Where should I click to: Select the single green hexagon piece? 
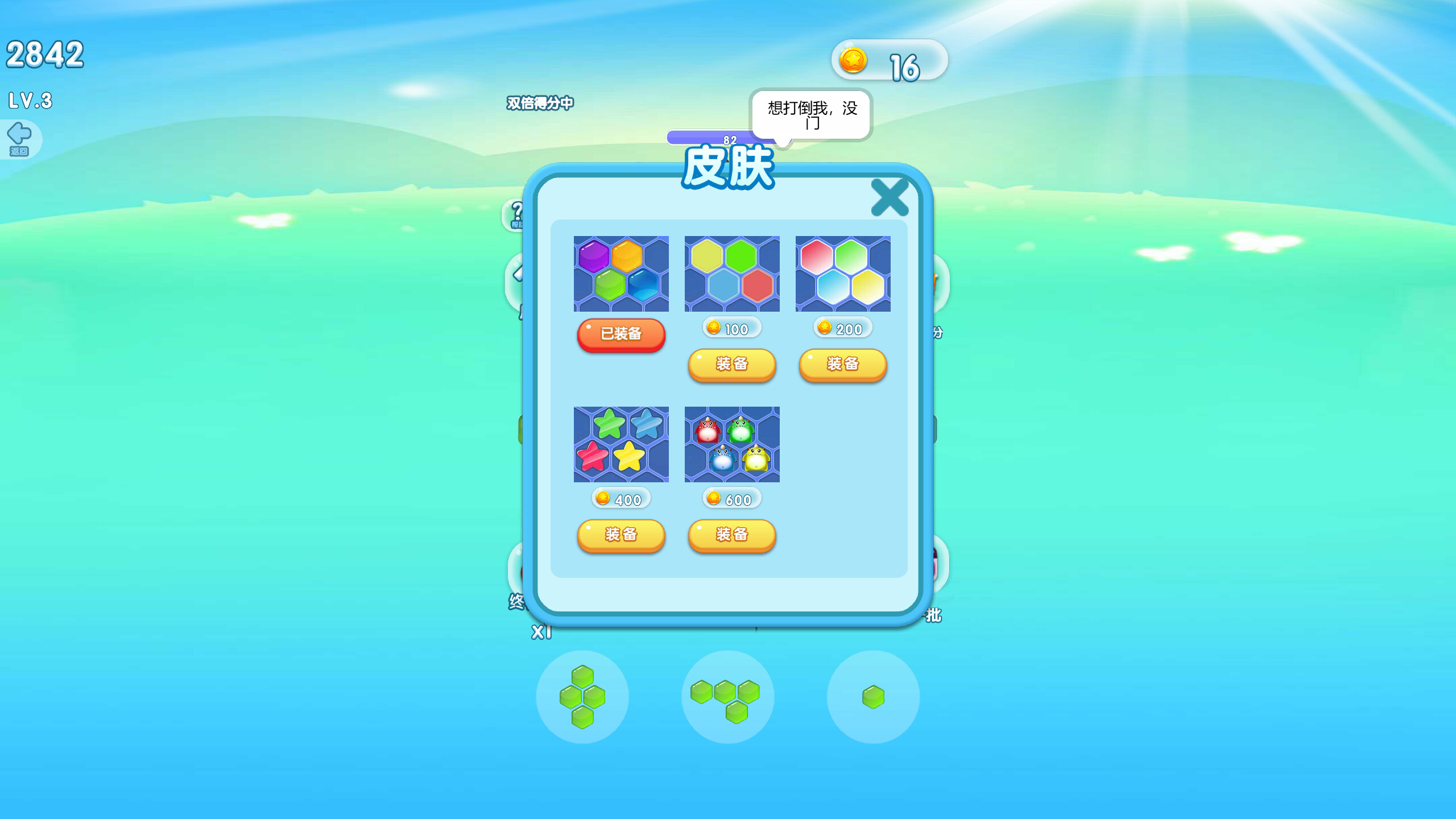click(873, 698)
